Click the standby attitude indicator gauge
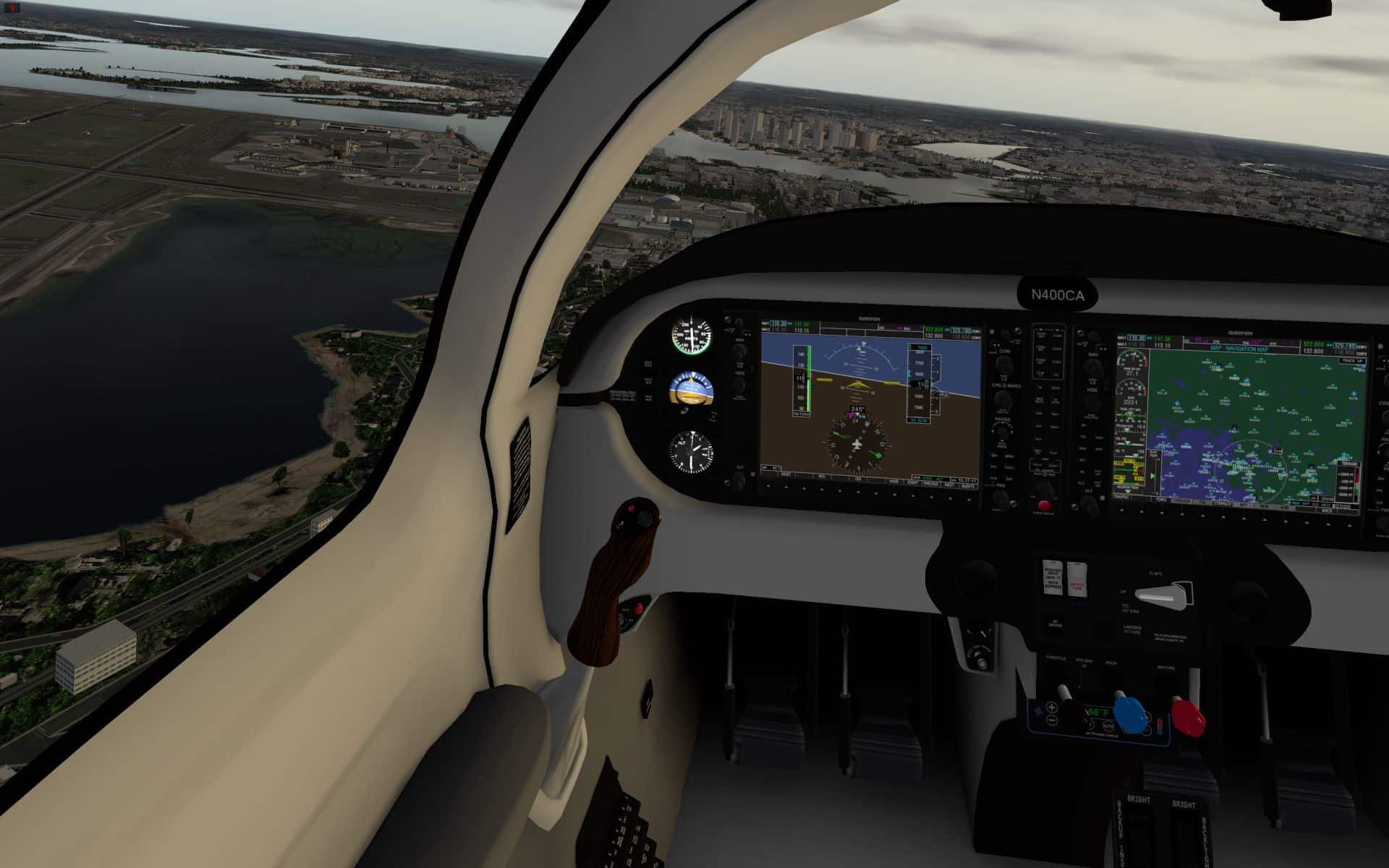The height and width of the screenshot is (868, 1389). 692,391
